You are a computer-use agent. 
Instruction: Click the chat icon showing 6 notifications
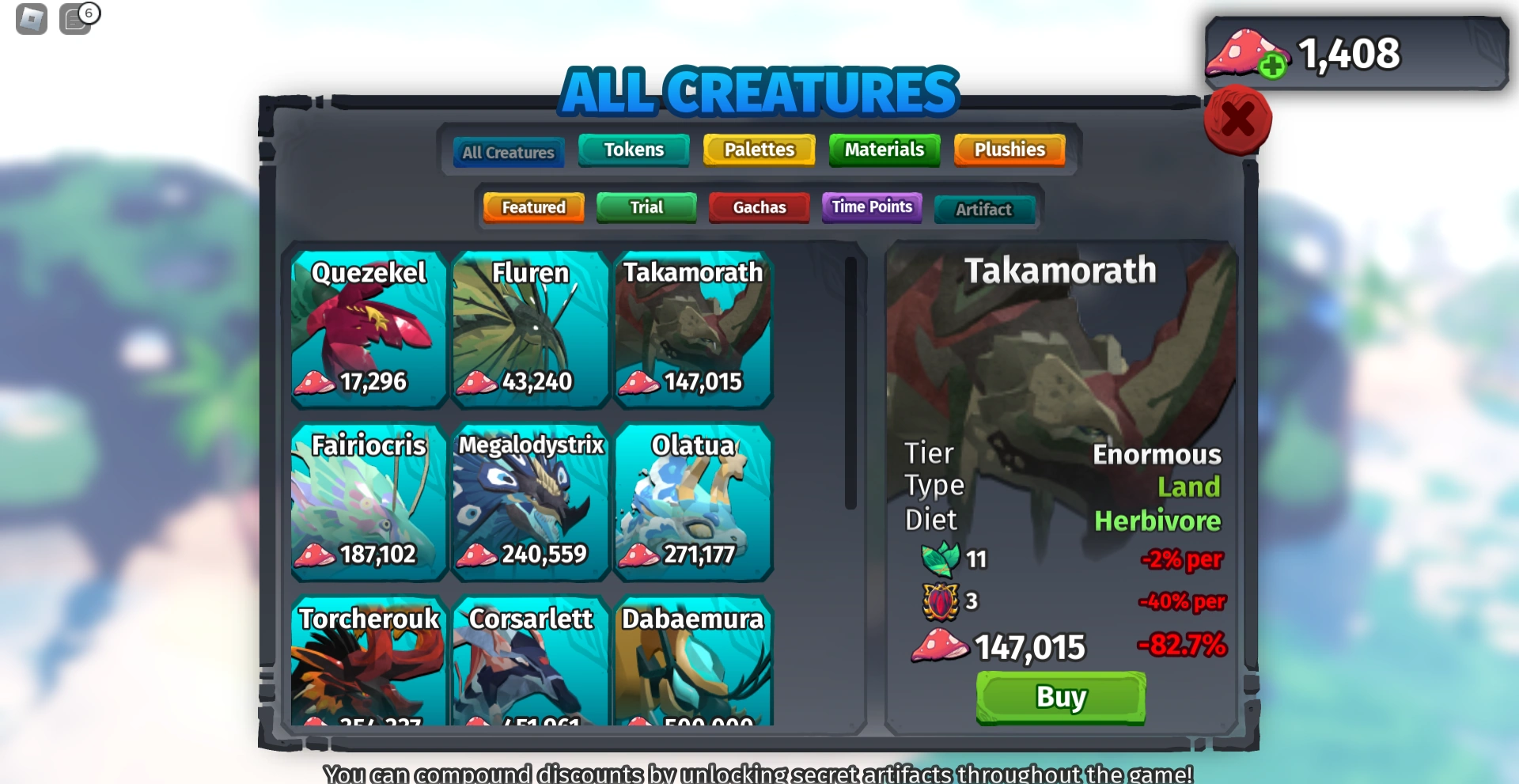(x=75, y=19)
